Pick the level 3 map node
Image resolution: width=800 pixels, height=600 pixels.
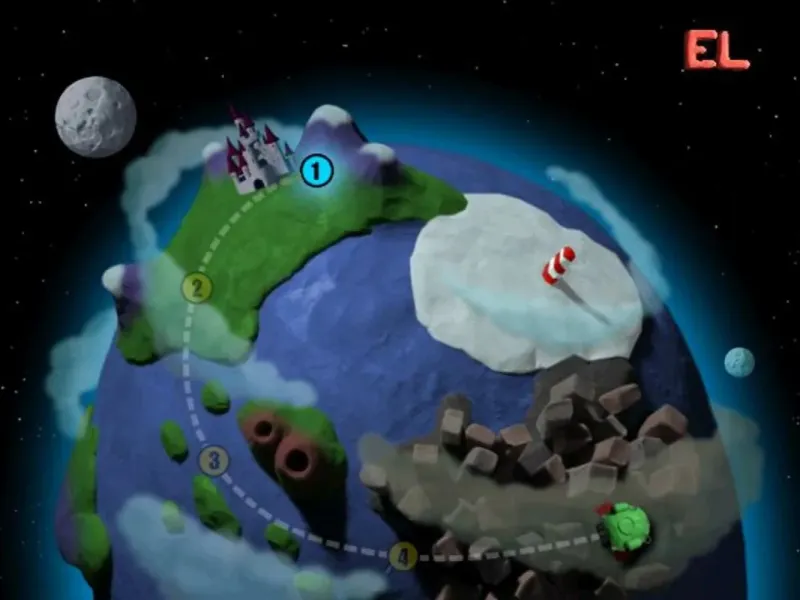pyautogui.click(x=213, y=461)
